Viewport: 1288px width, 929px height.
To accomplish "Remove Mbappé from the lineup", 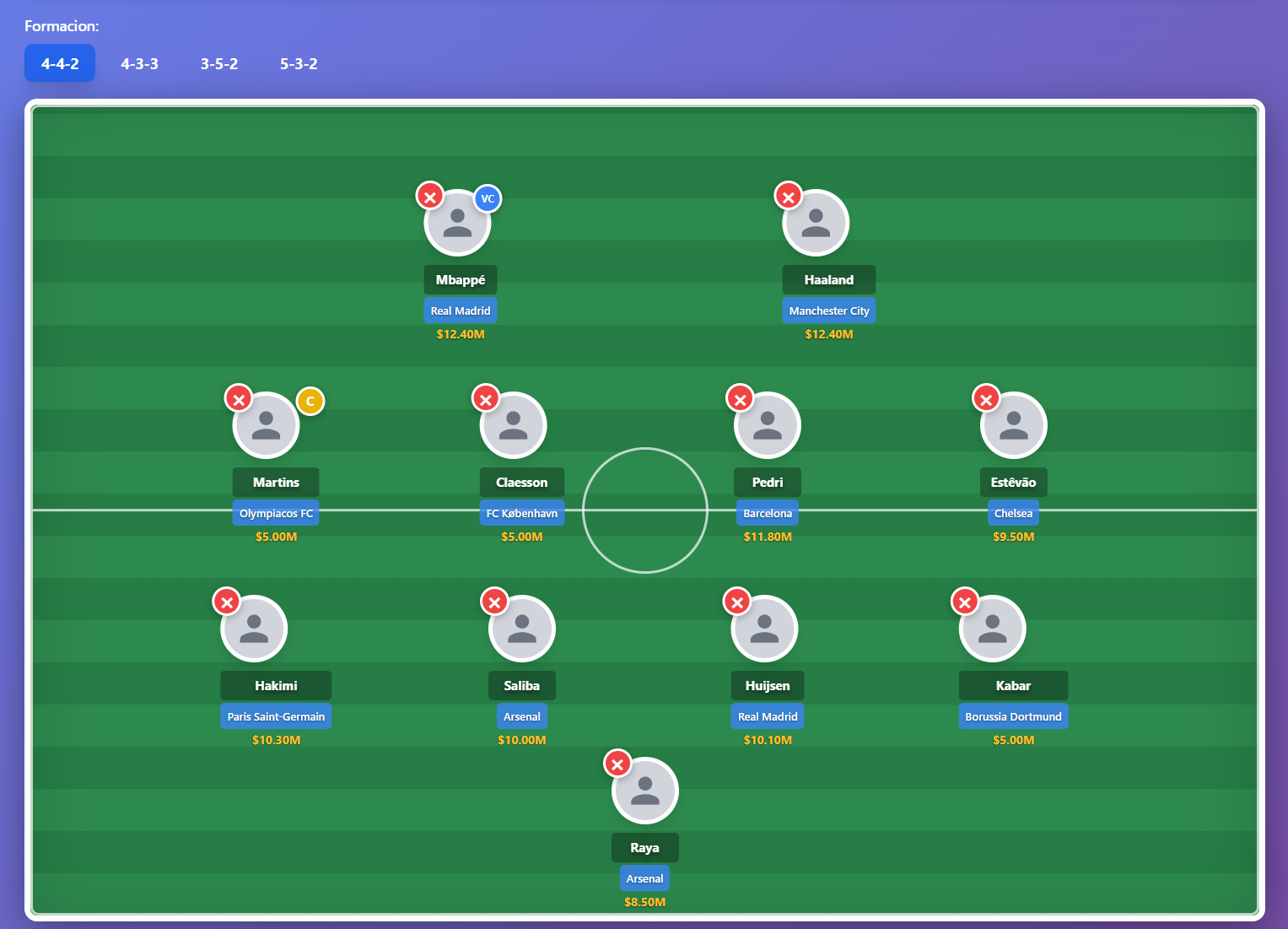I will [430, 195].
